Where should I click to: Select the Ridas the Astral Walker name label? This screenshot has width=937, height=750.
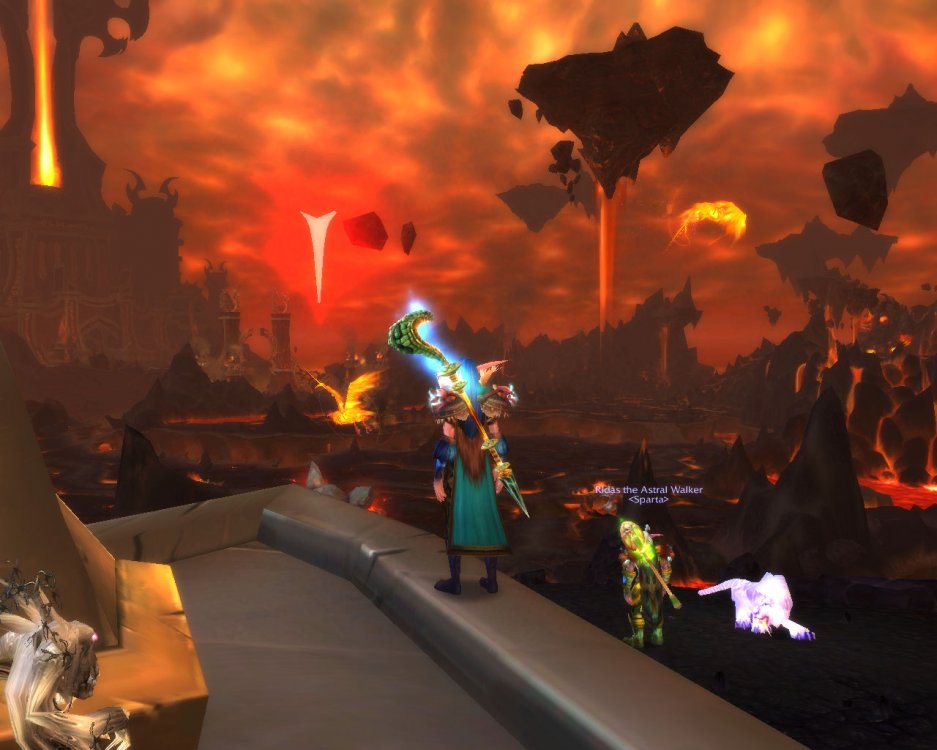click(647, 489)
